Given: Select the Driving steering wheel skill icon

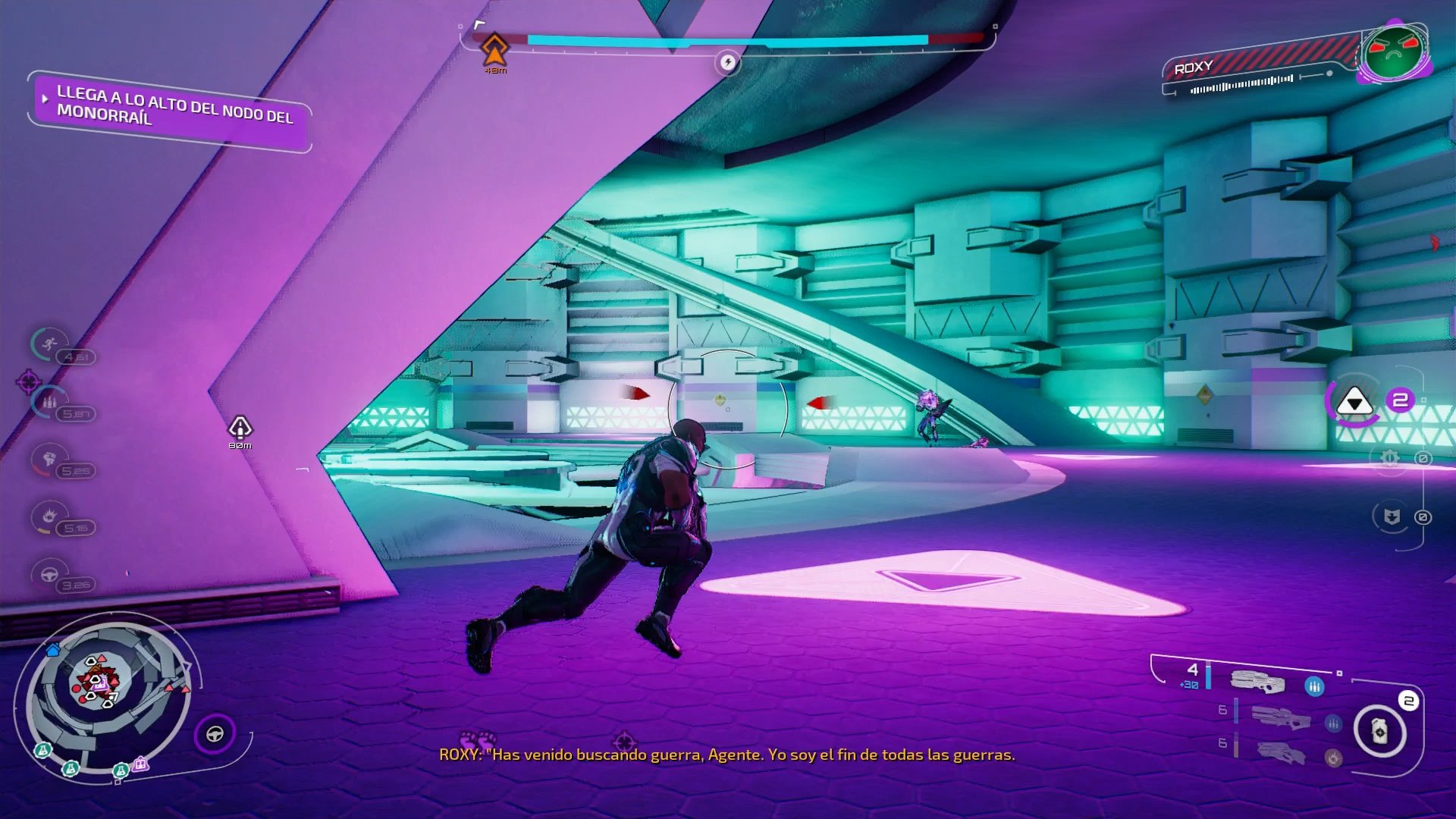Looking at the screenshot, I should pos(48,575).
